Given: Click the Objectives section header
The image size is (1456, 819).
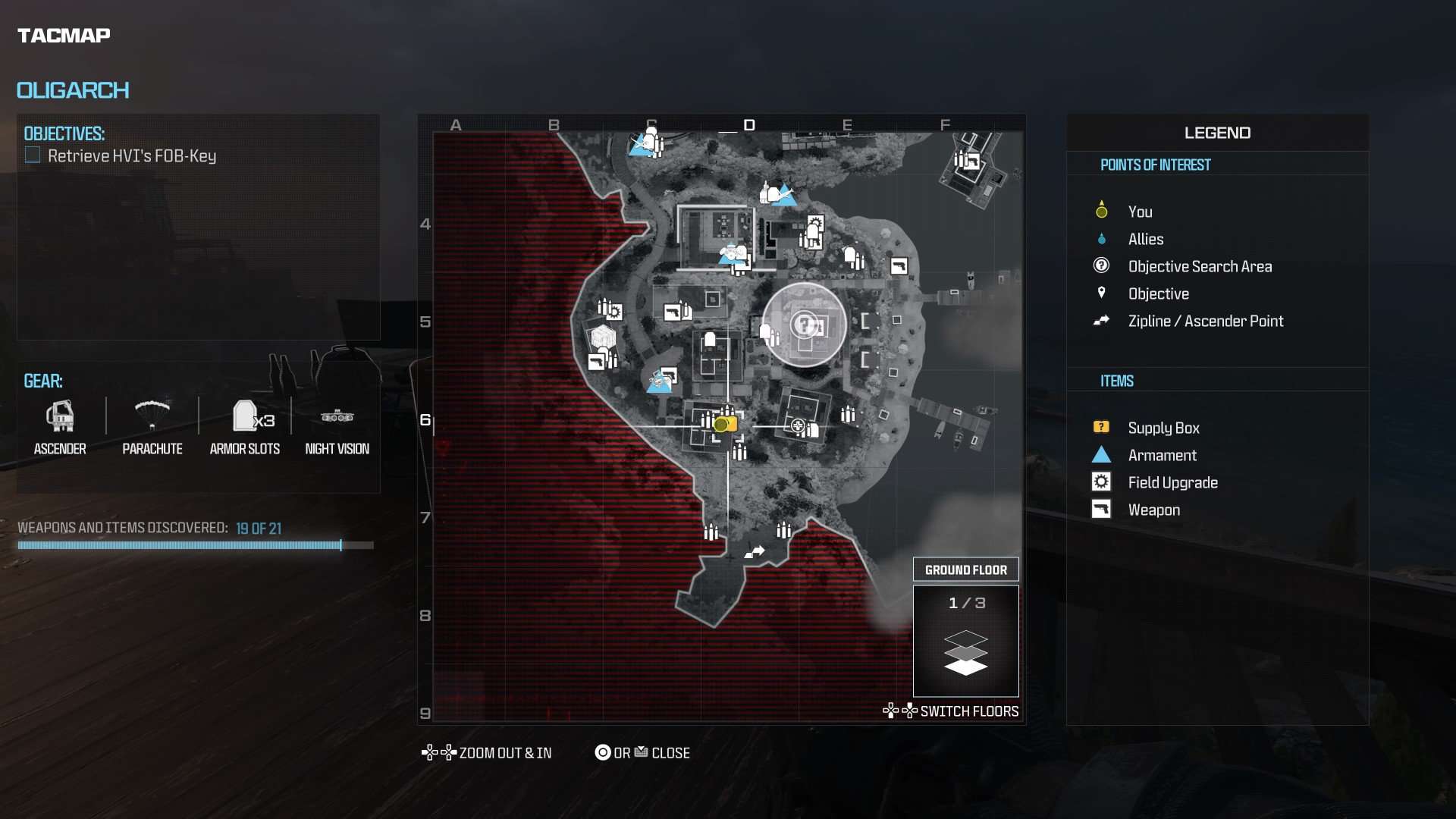Looking at the screenshot, I should [x=64, y=133].
